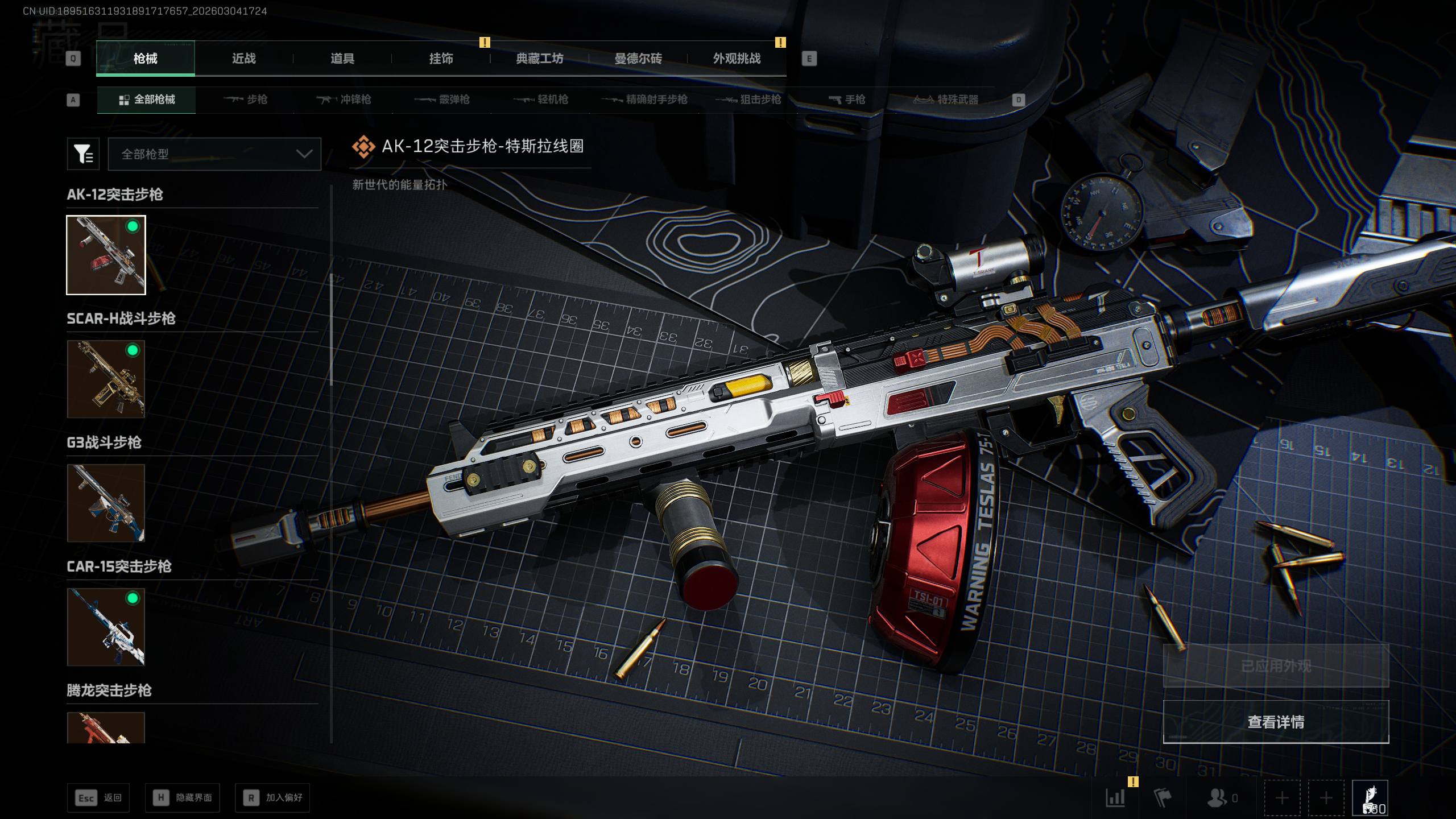Choose the 轻机枪 light machine gun filter

[x=541, y=100]
